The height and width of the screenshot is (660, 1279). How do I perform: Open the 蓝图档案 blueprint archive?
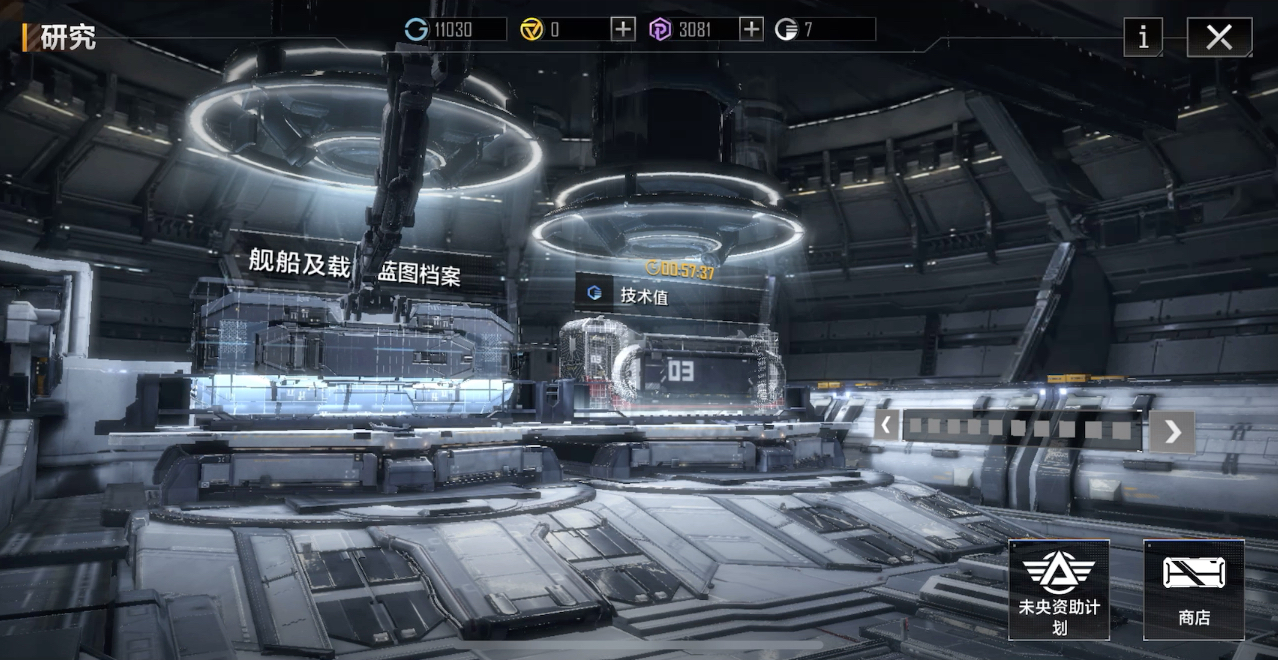point(420,274)
